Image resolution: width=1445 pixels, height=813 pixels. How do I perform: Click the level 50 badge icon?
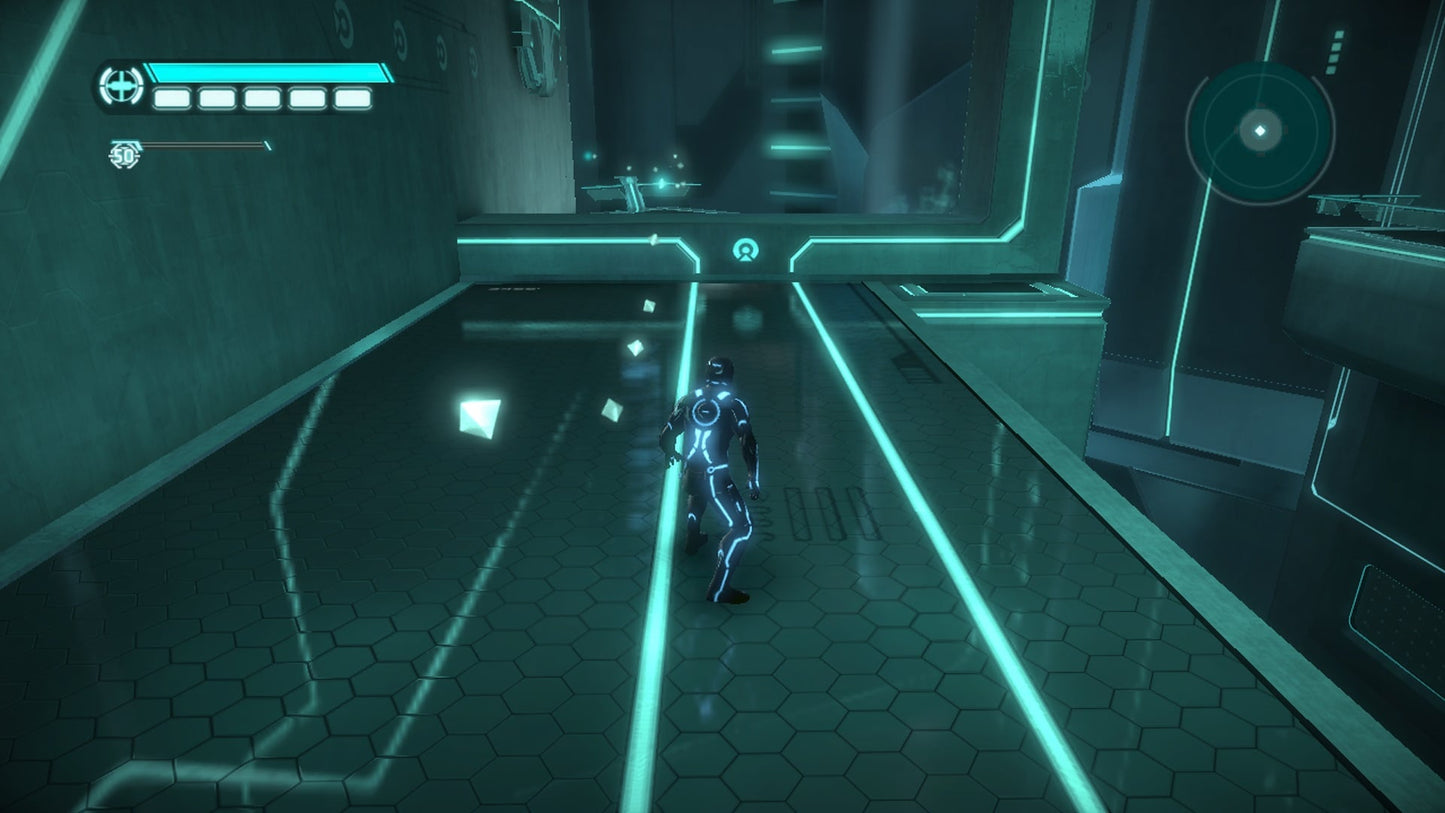point(124,156)
